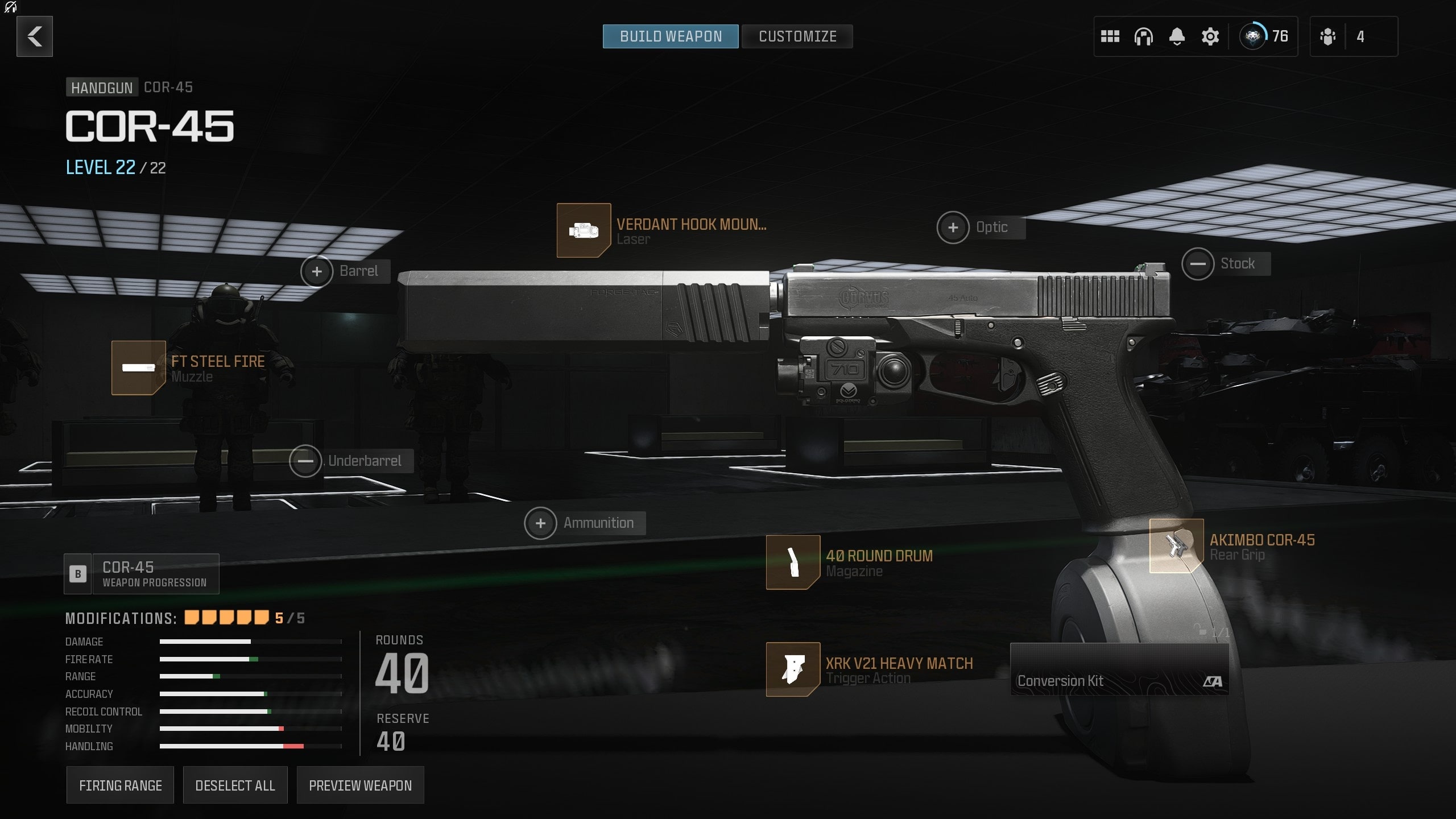Expand the Optic attachment slot
The image size is (1456, 819).
point(952,227)
